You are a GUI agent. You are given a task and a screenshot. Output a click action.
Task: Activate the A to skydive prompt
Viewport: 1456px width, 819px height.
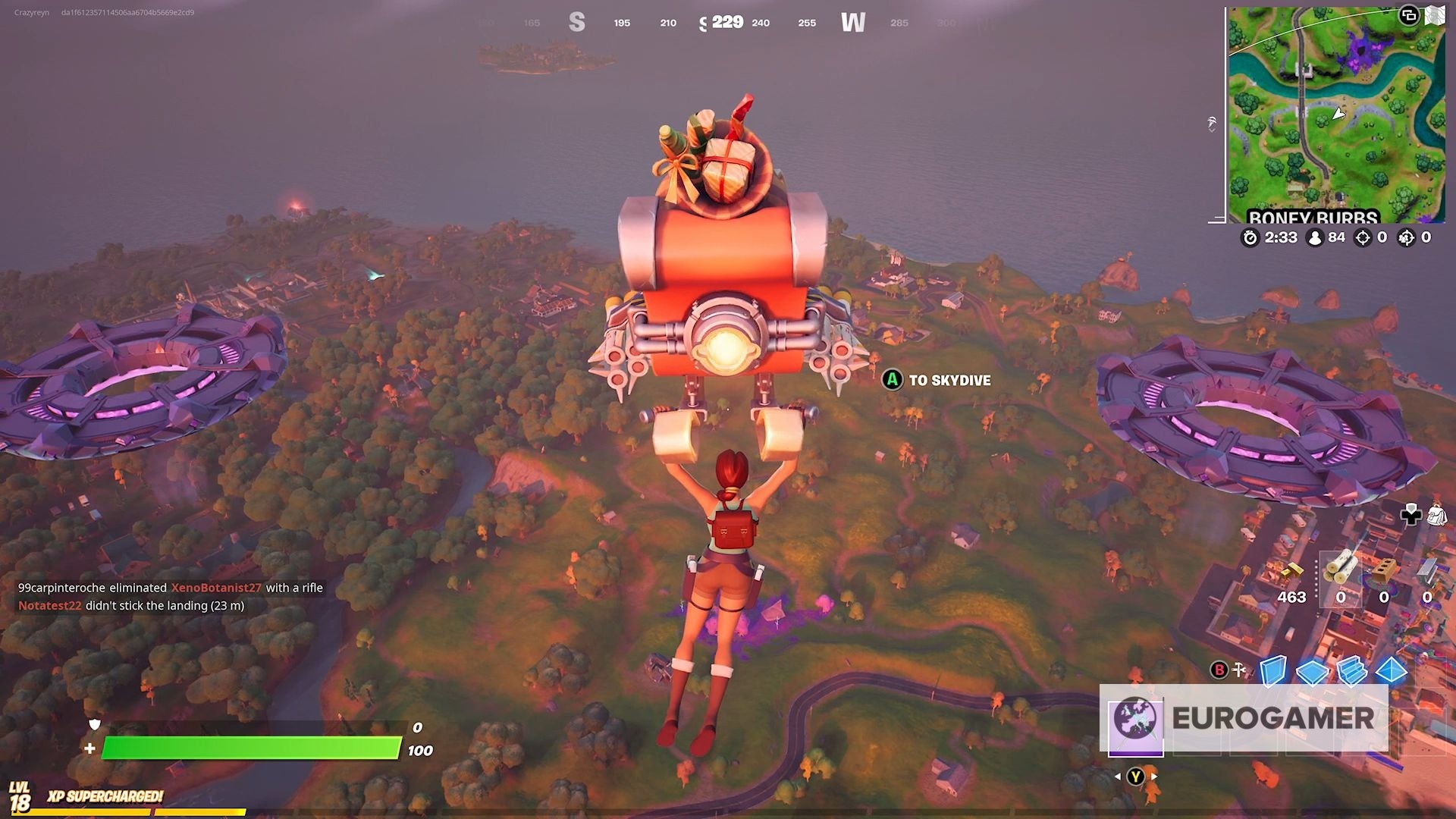(x=893, y=381)
